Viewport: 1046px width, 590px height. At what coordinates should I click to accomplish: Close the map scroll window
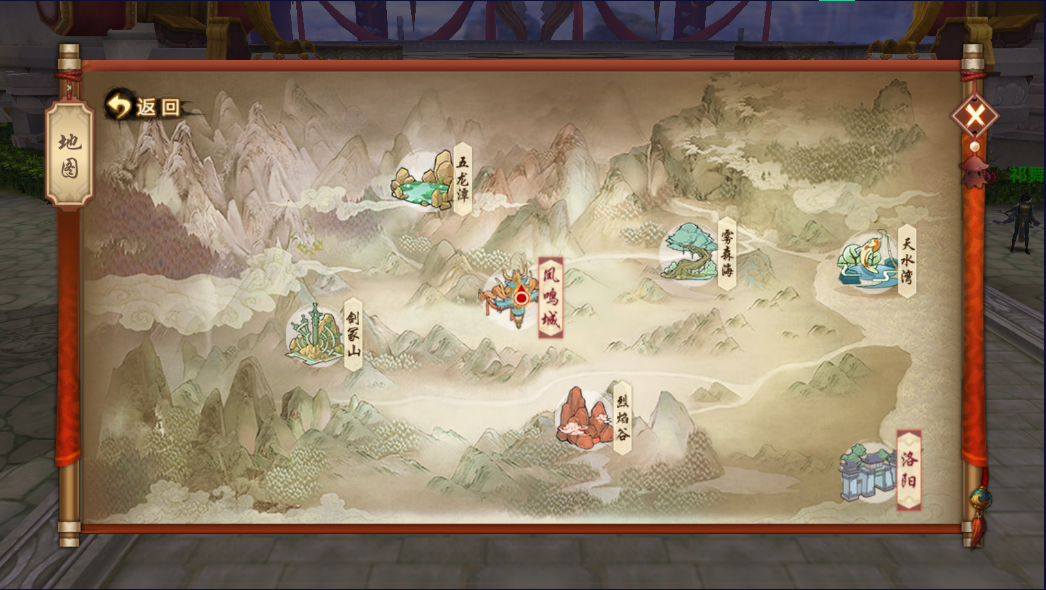(974, 117)
